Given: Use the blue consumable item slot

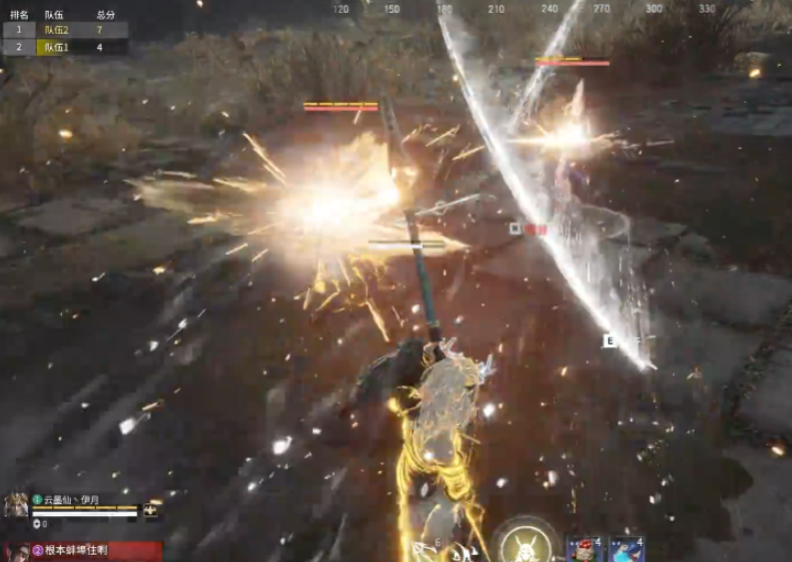Looking at the screenshot, I should 627,549.
